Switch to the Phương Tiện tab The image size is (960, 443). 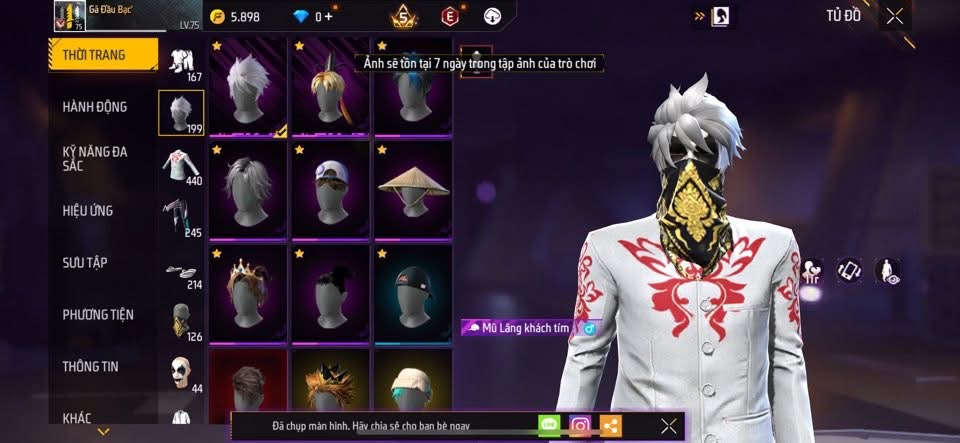click(x=98, y=315)
